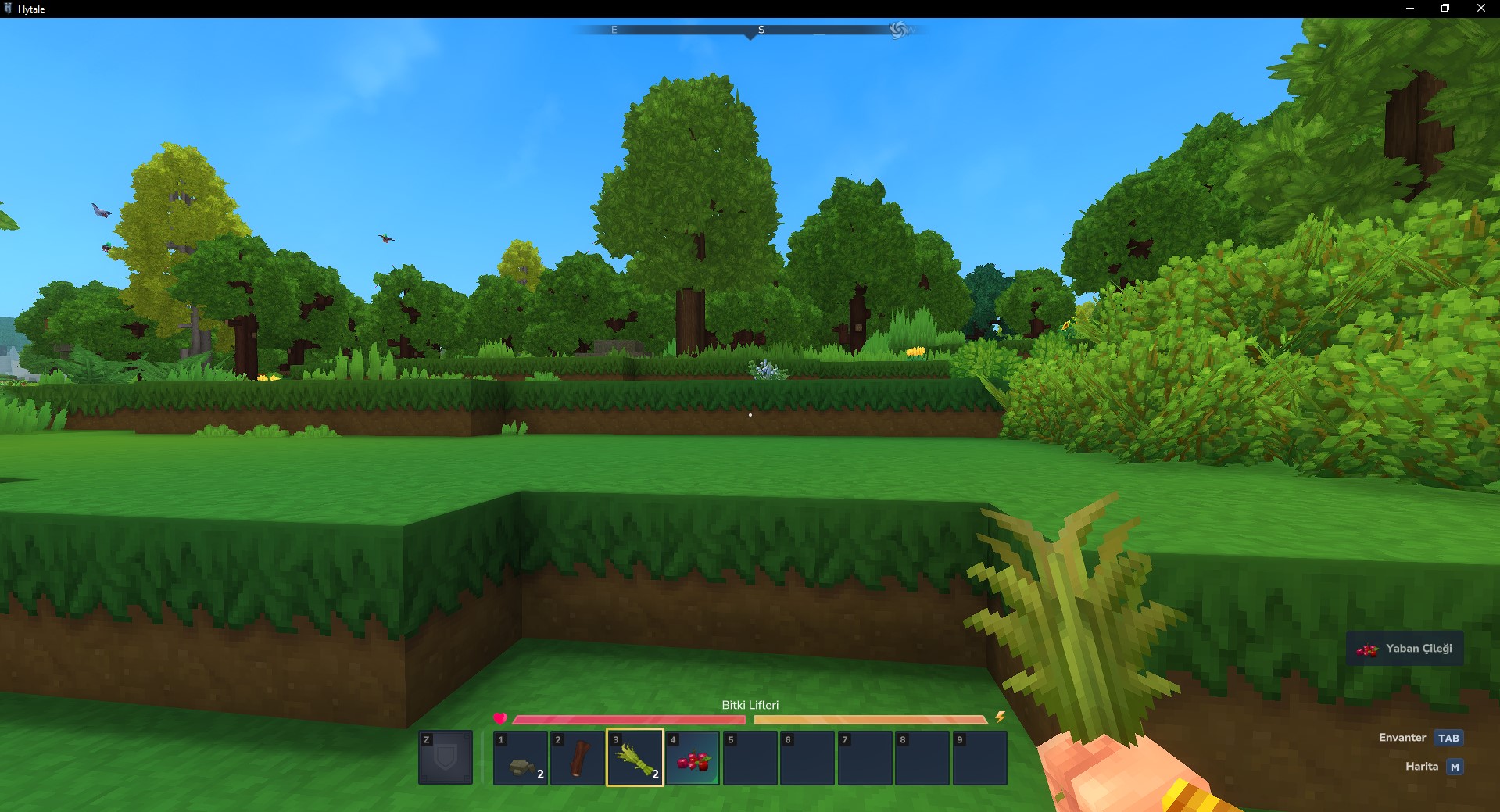1500x812 pixels.
Task: Minimize the Hytale window
Action: coord(1410,9)
